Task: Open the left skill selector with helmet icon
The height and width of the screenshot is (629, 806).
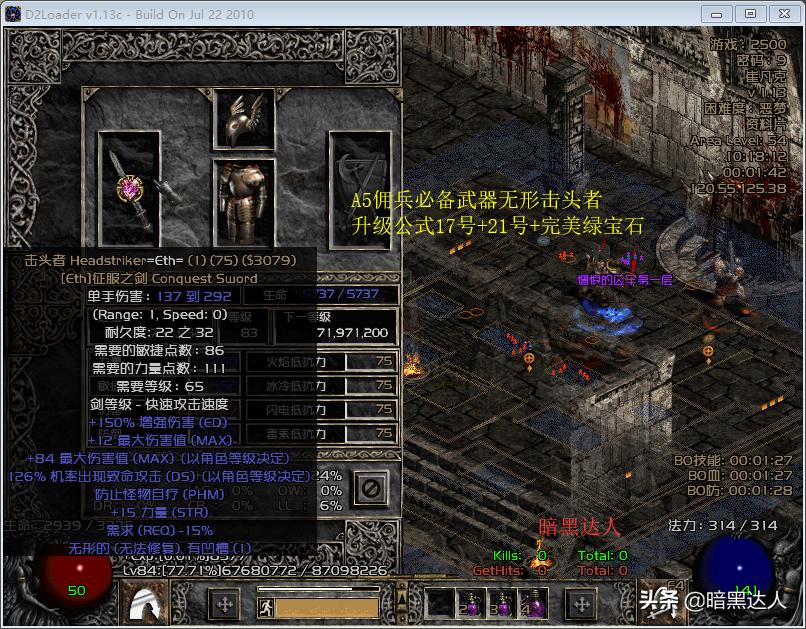Action: pos(149,603)
